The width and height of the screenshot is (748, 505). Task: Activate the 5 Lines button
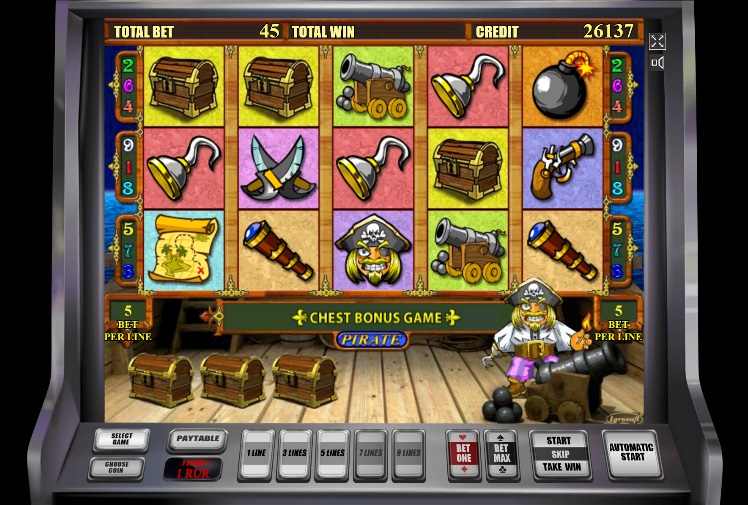[332, 455]
